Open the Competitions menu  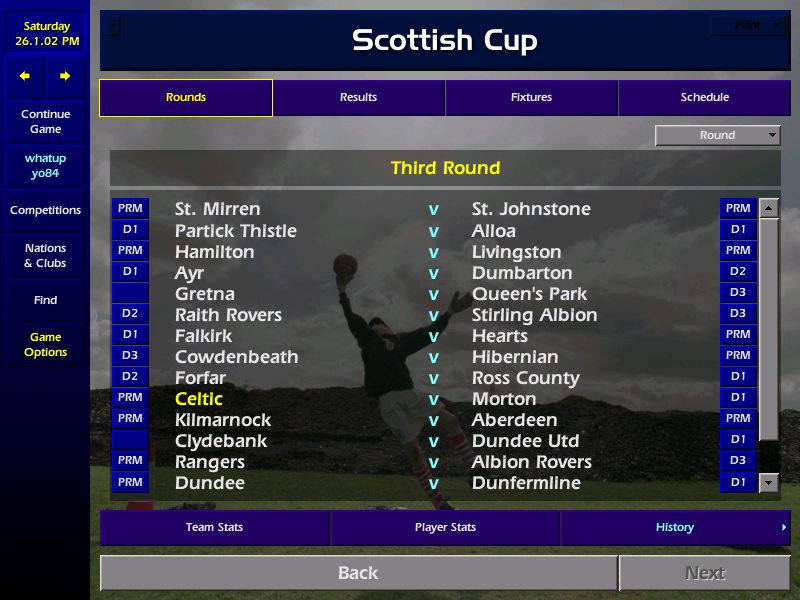(x=45, y=210)
